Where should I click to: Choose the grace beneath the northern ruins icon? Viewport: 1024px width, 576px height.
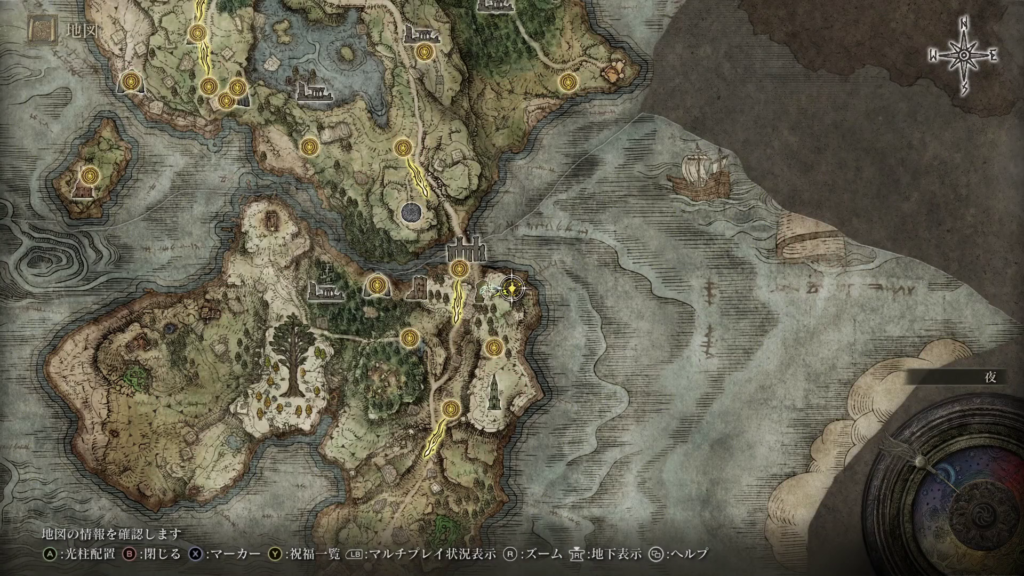(424, 52)
